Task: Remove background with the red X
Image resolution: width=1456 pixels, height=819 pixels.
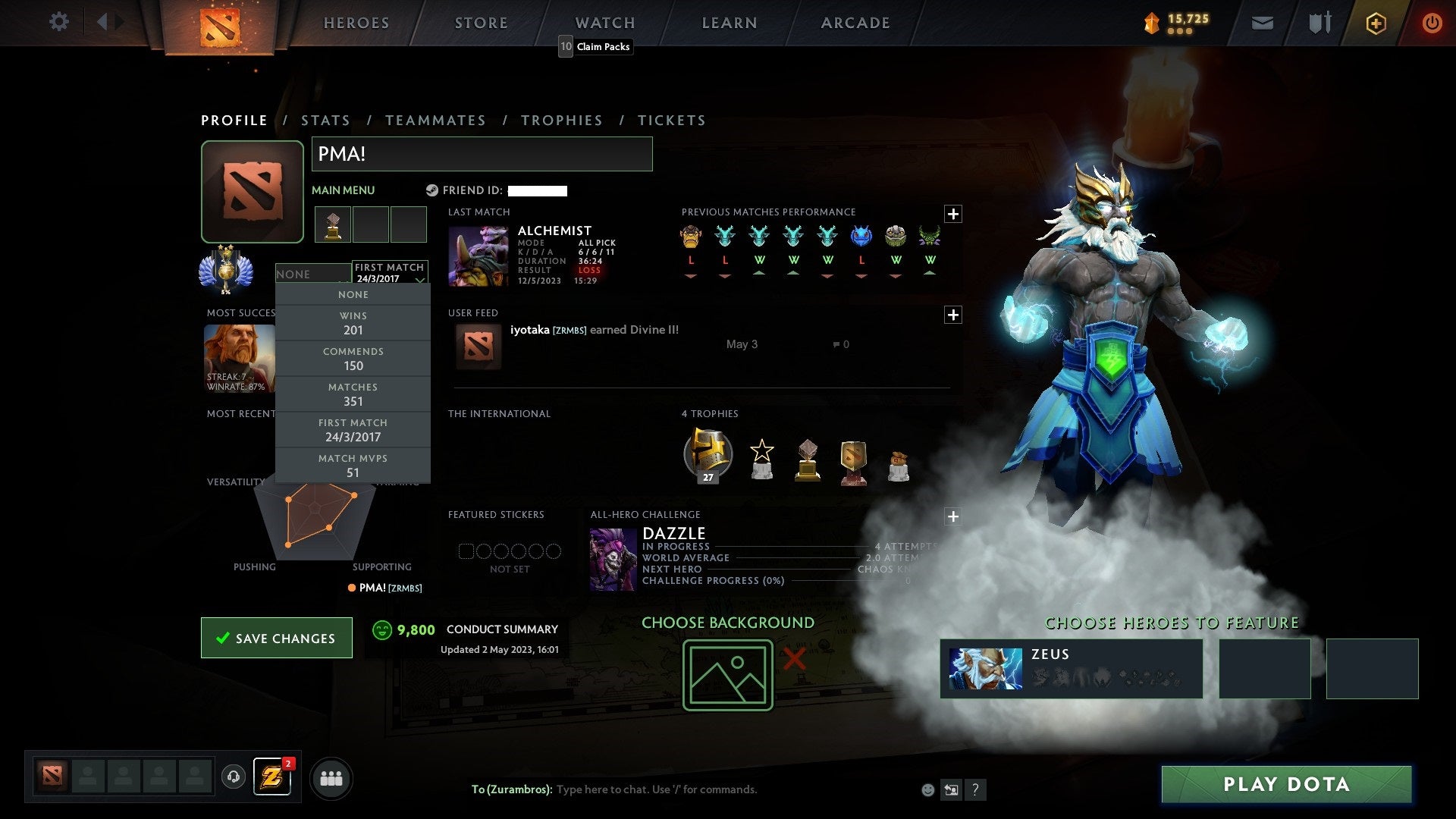Action: tap(794, 658)
